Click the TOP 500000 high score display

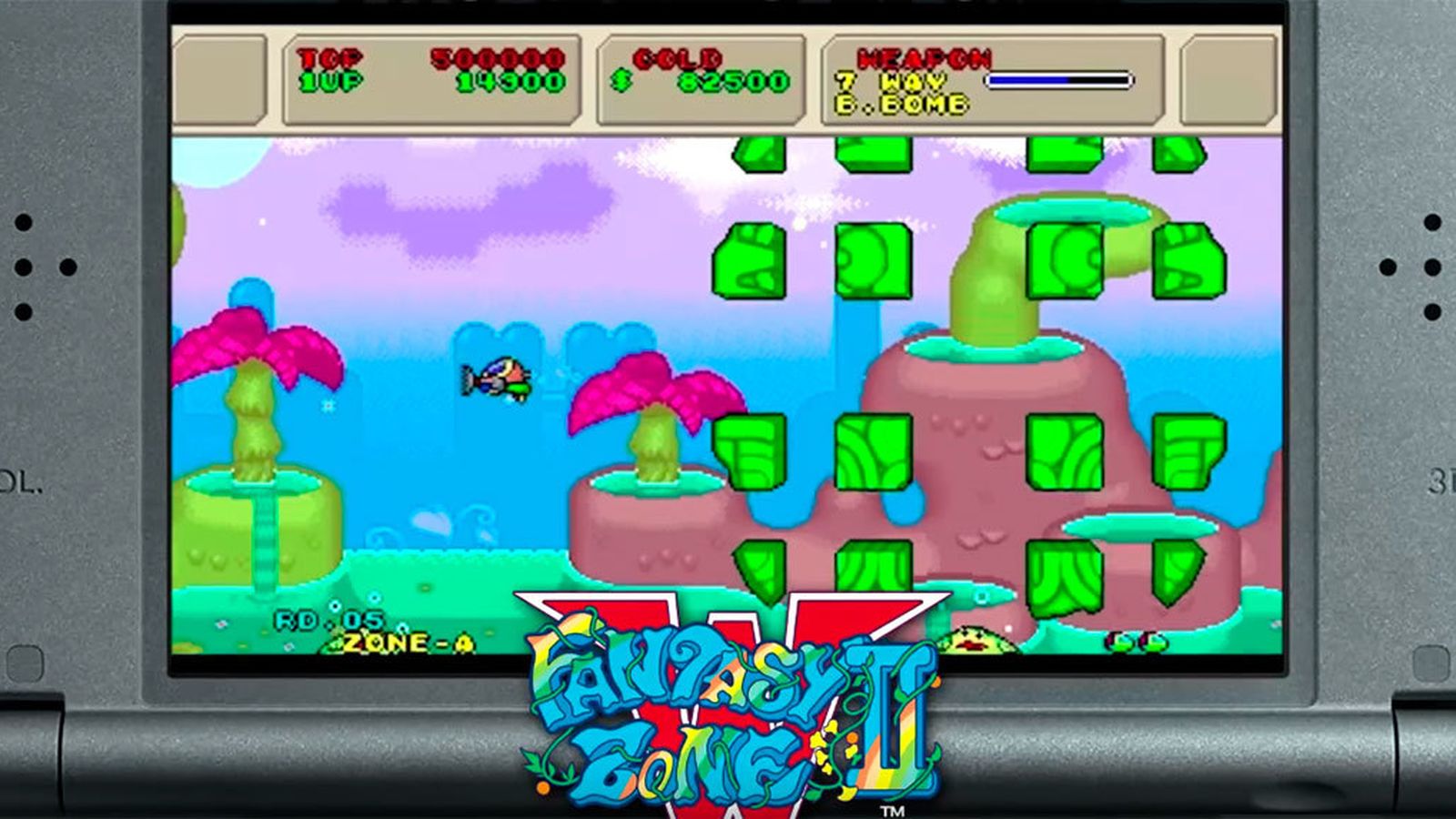(x=419, y=56)
